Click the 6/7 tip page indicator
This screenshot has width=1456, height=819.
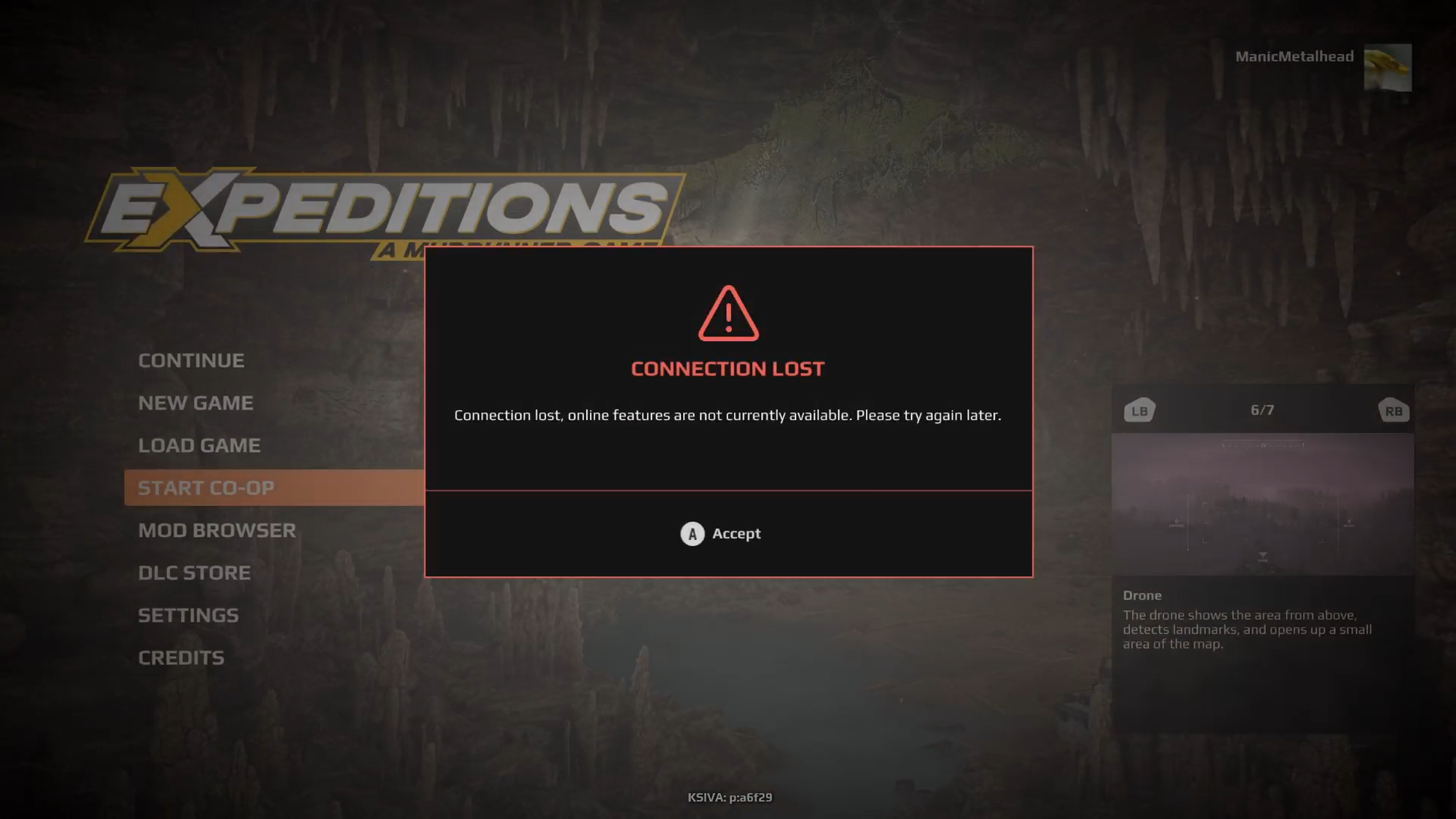tap(1262, 410)
